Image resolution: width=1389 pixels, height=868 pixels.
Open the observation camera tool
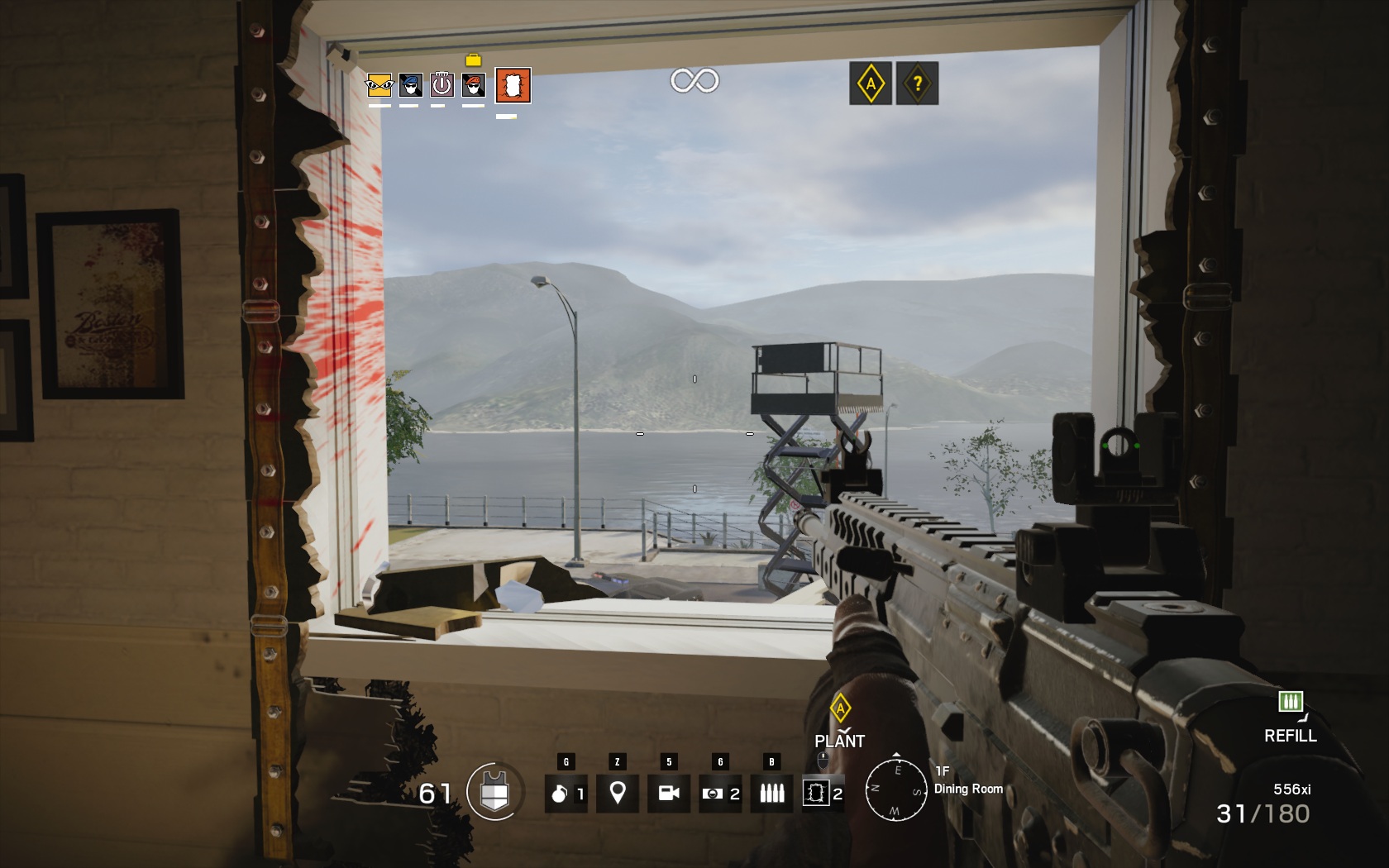668,794
